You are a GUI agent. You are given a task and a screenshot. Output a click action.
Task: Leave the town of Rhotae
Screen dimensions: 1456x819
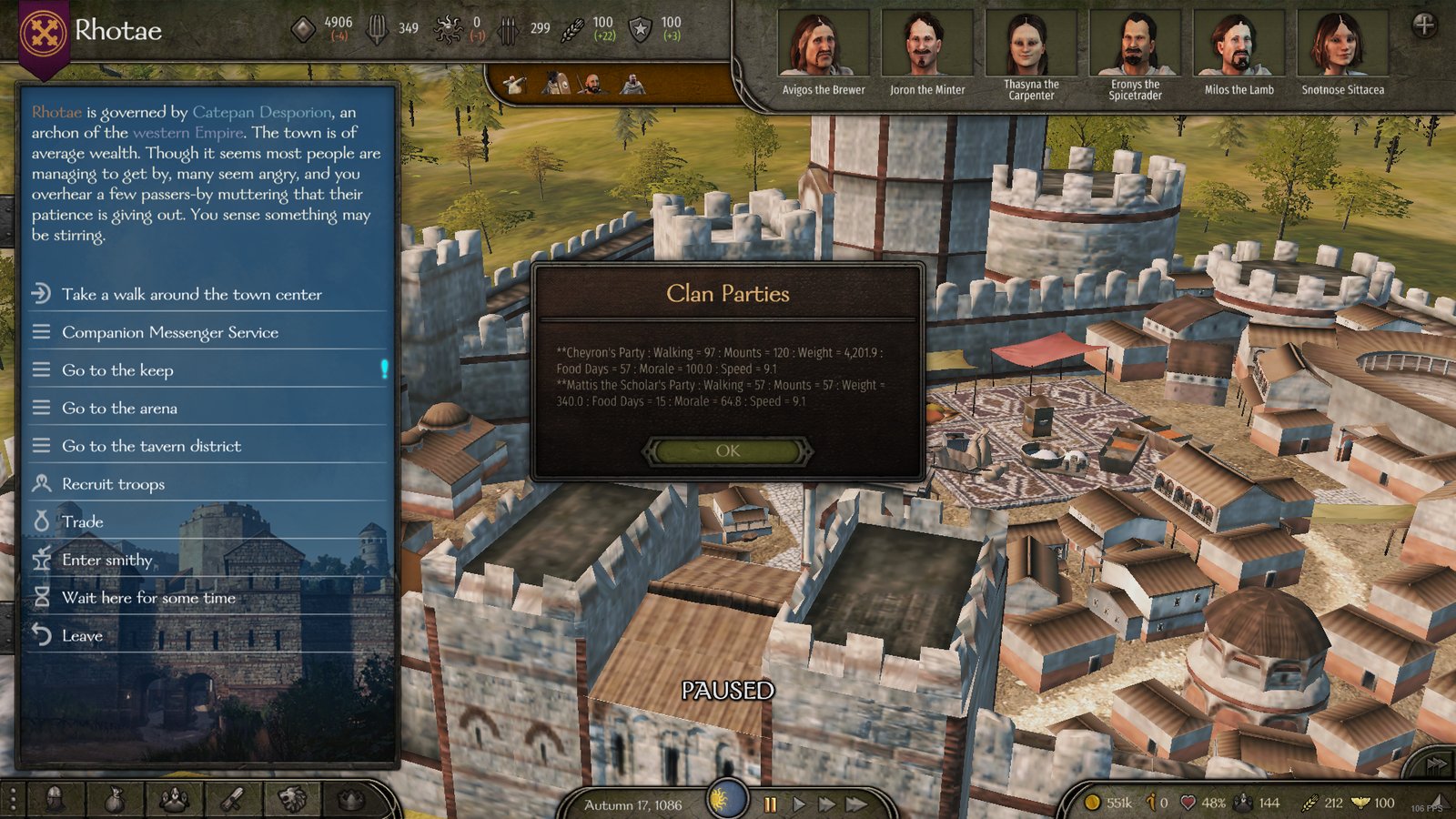coord(82,636)
